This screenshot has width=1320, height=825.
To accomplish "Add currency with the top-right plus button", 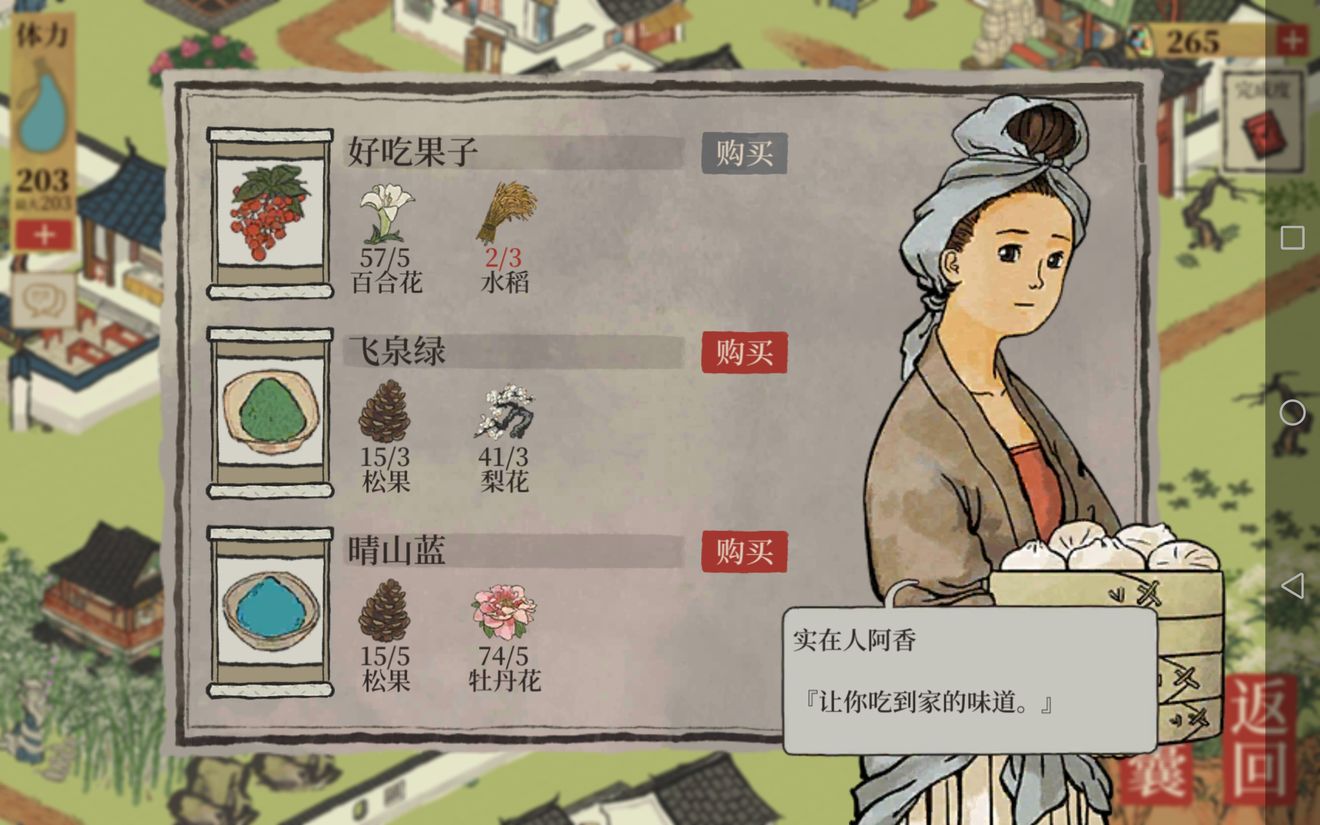I will tap(1291, 41).
